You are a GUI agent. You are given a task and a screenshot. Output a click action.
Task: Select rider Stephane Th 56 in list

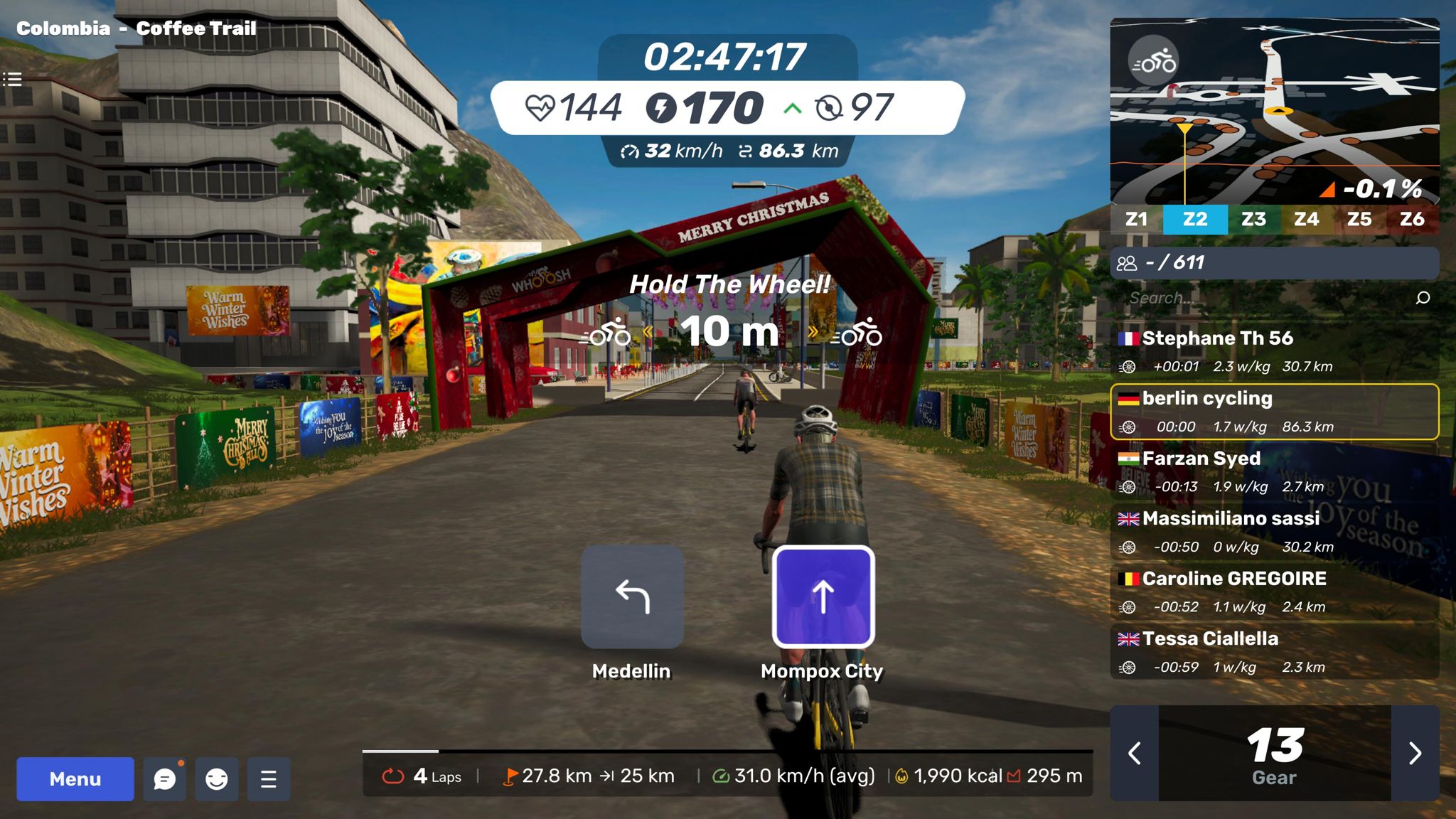[1274, 351]
